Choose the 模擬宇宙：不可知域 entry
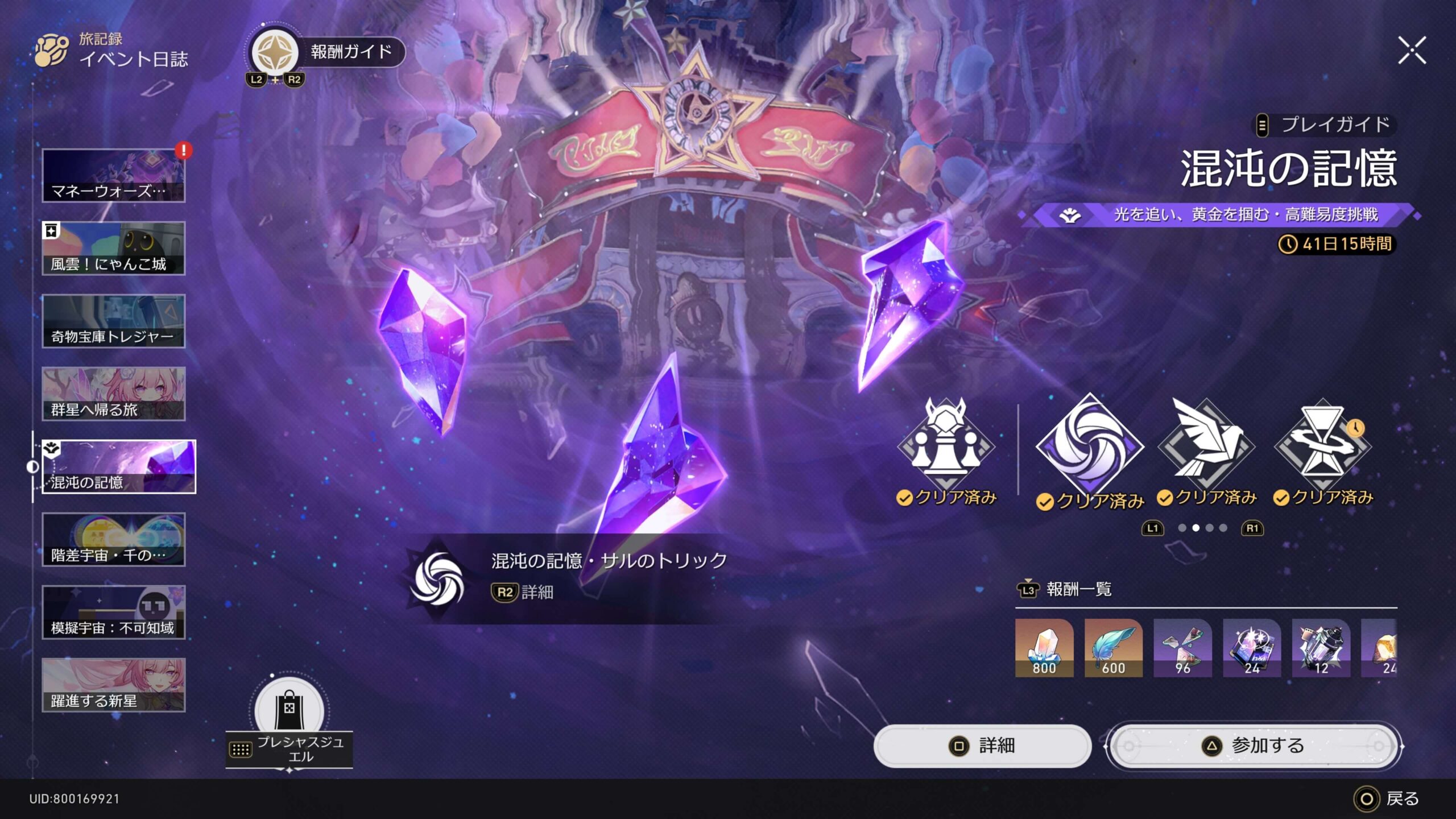This screenshot has width=1456, height=819. [114, 613]
